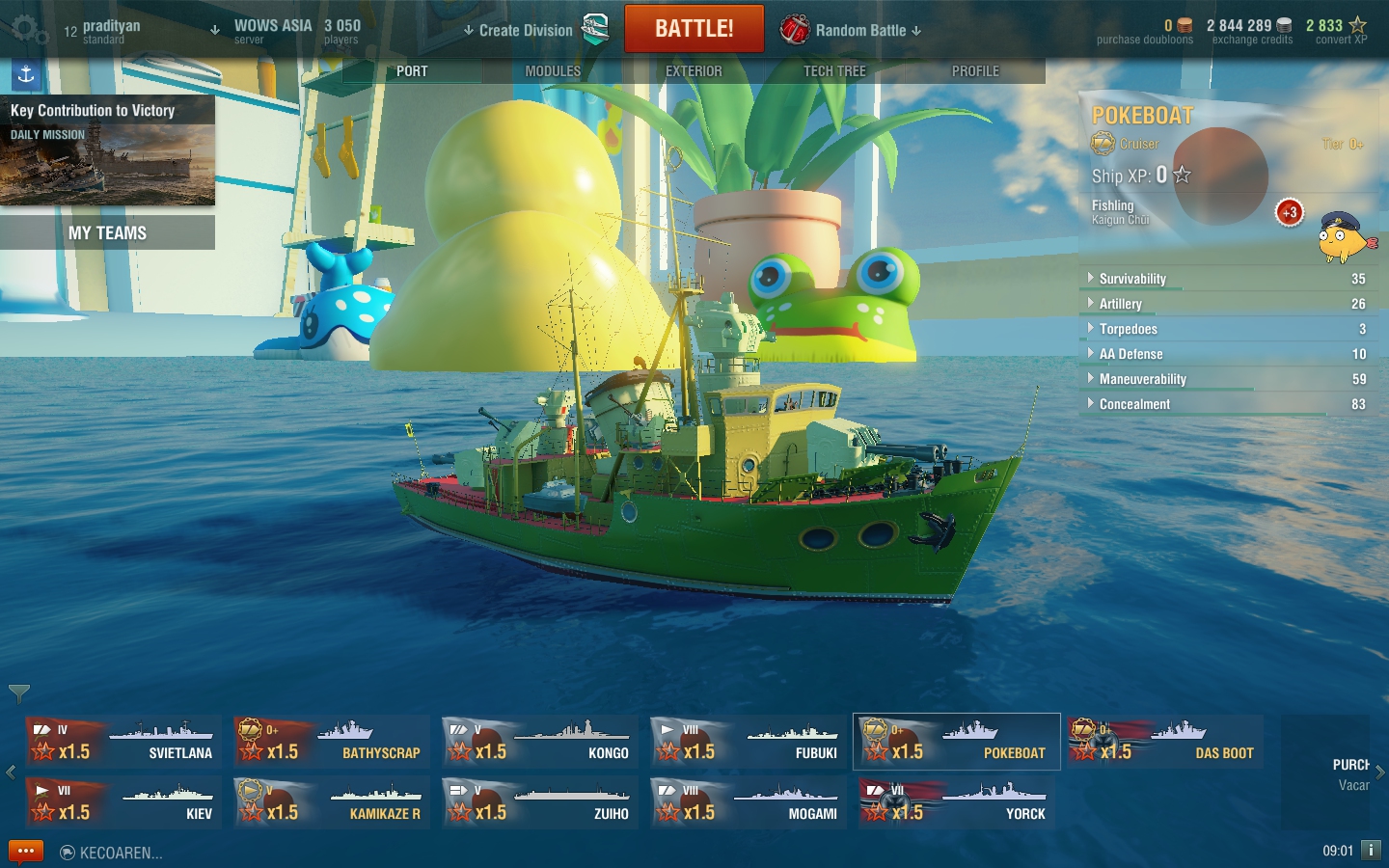1389x868 pixels.
Task: Expand the Concealment stats row
Action: click(x=1134, y=404)
